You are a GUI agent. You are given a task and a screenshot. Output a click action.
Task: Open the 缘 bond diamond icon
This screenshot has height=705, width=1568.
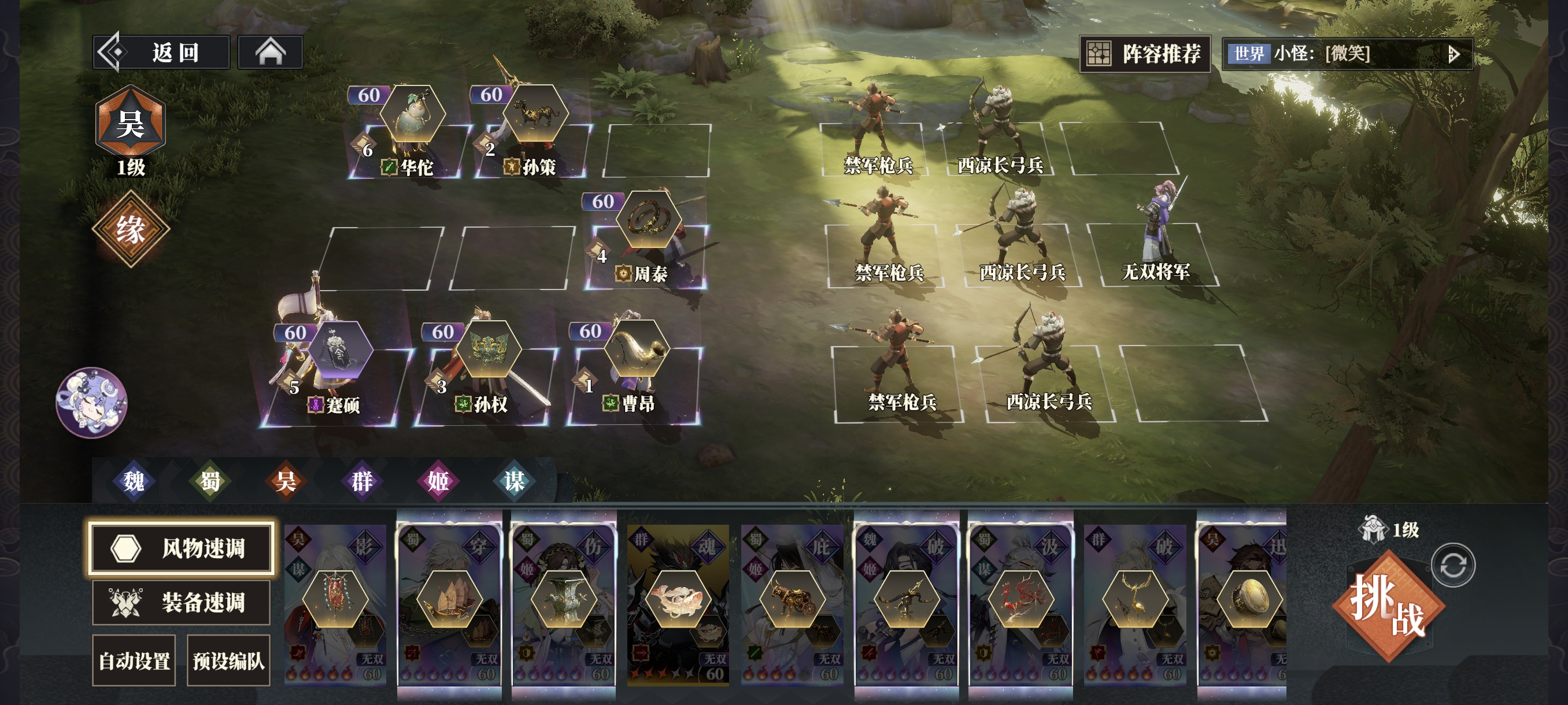pos(130,229)
